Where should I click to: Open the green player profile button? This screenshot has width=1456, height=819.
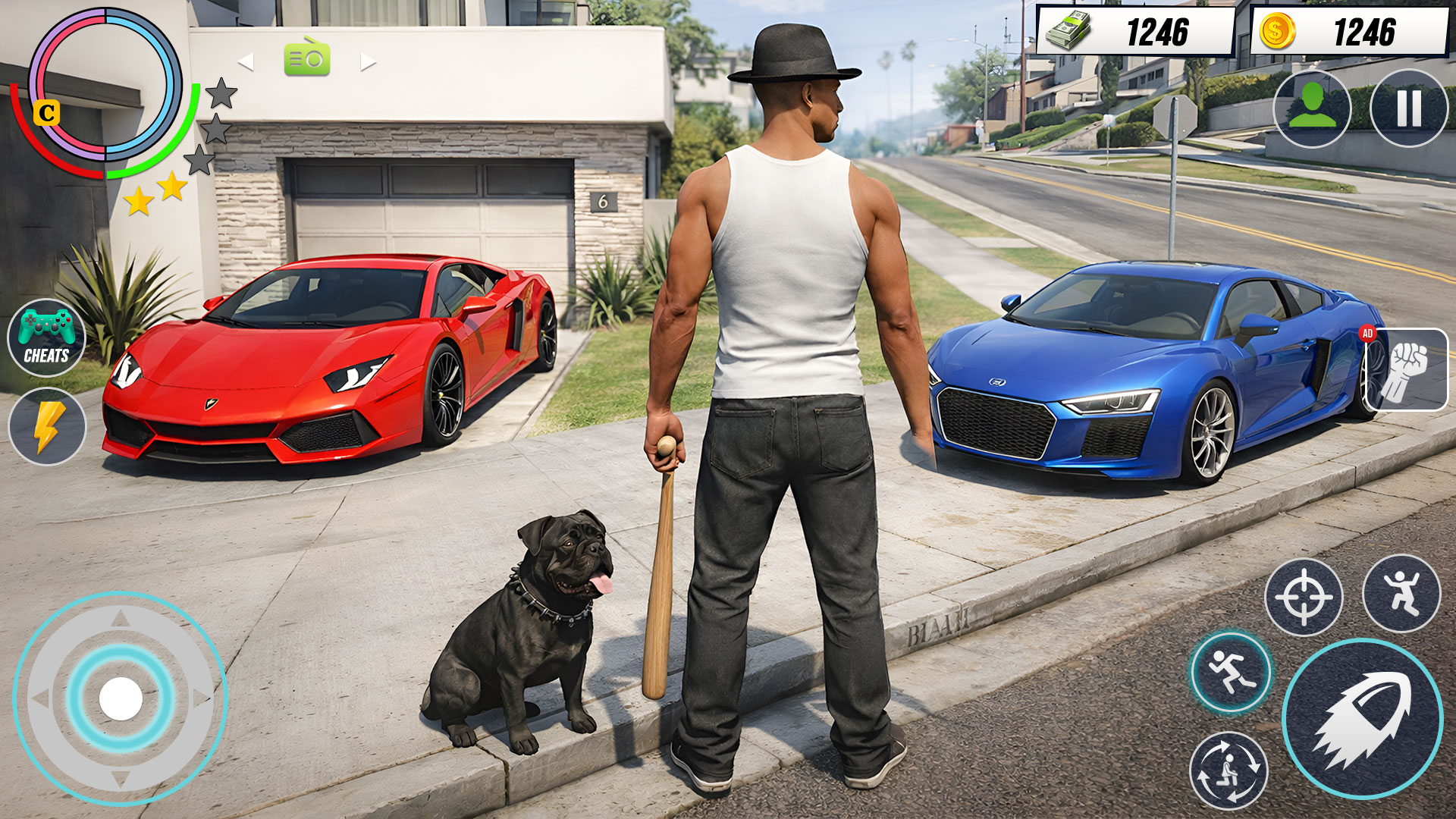click(x=1312, y=108)
